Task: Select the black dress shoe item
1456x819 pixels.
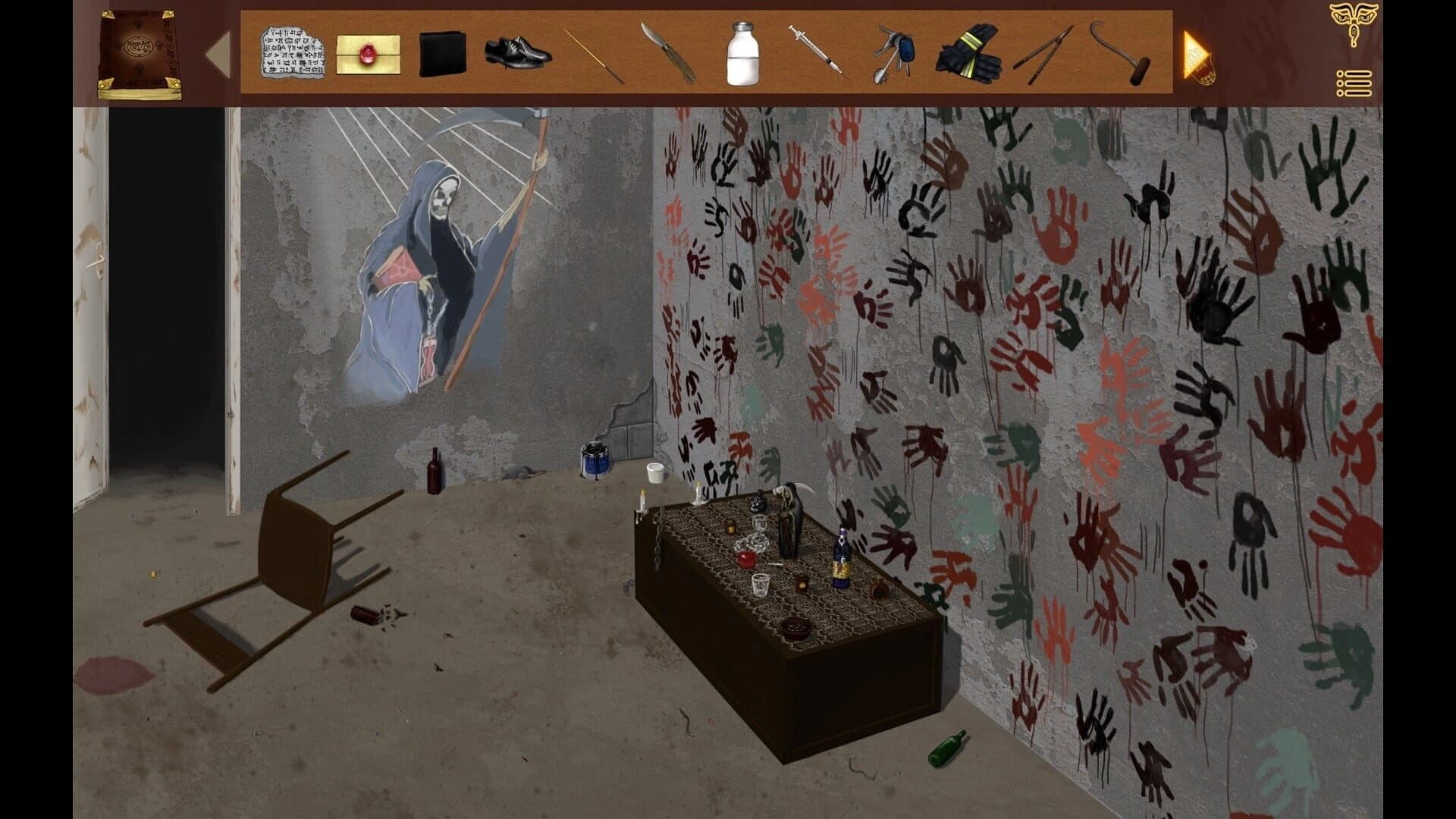Action: [x=519, y=53]
